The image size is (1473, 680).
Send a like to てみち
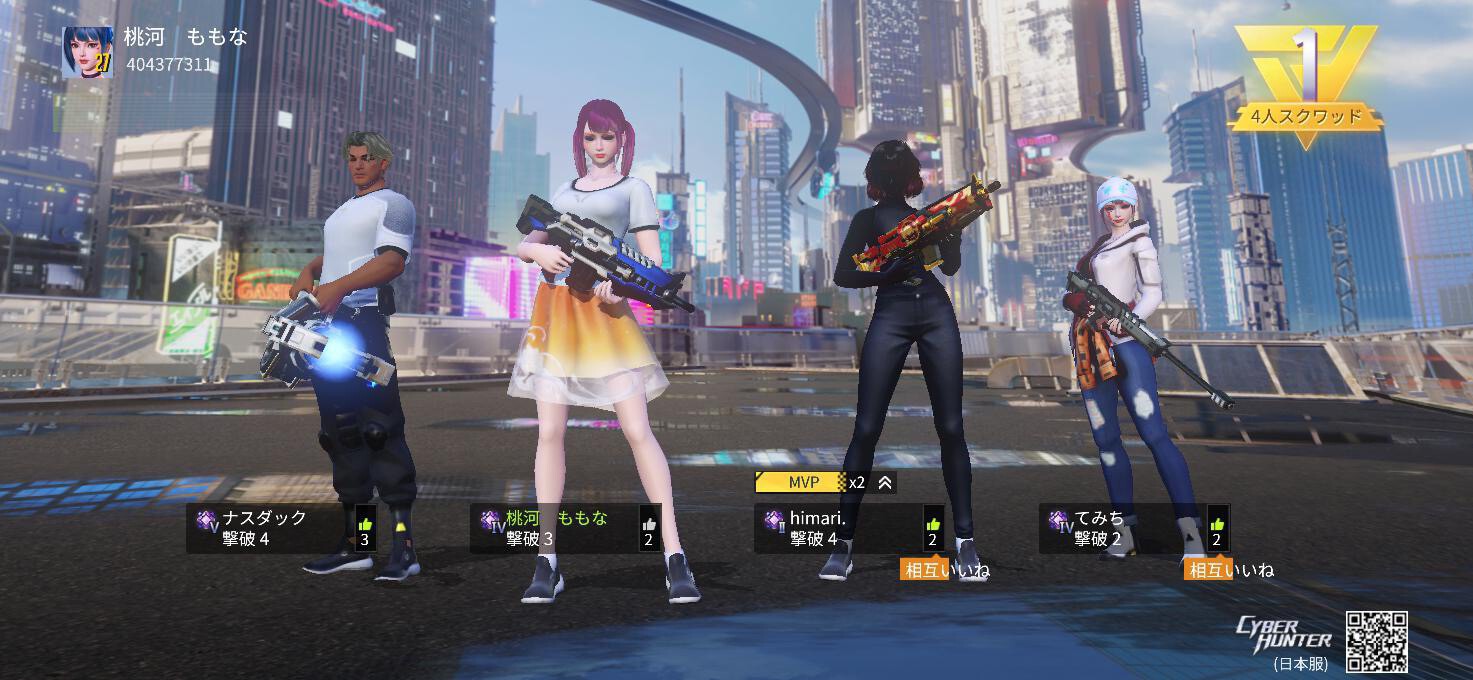pyautogui.click(x=1217, y=524)
